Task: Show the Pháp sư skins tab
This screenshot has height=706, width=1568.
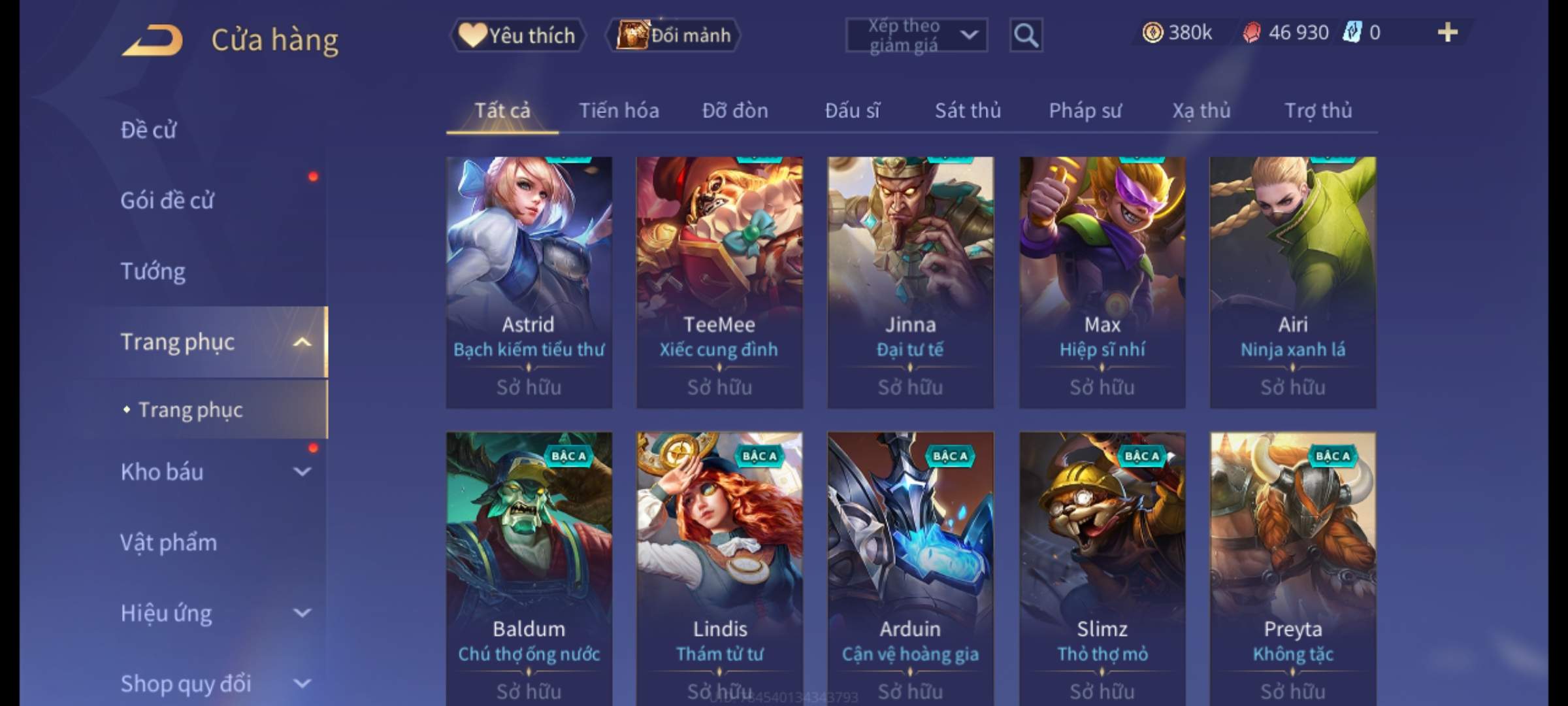Action: pos(1085,111)
